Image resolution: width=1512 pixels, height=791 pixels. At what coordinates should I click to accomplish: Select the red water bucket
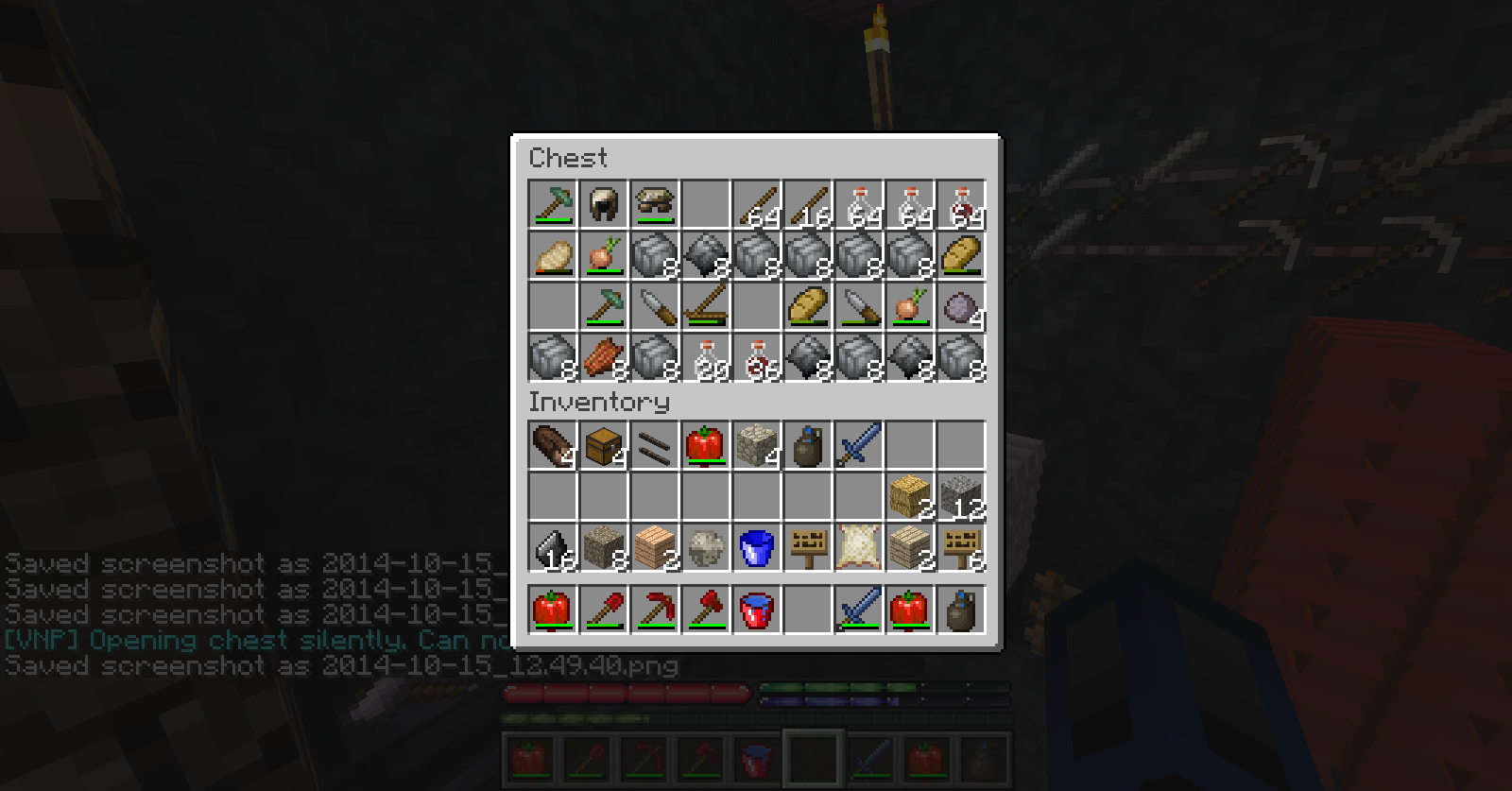click(756, 609)
